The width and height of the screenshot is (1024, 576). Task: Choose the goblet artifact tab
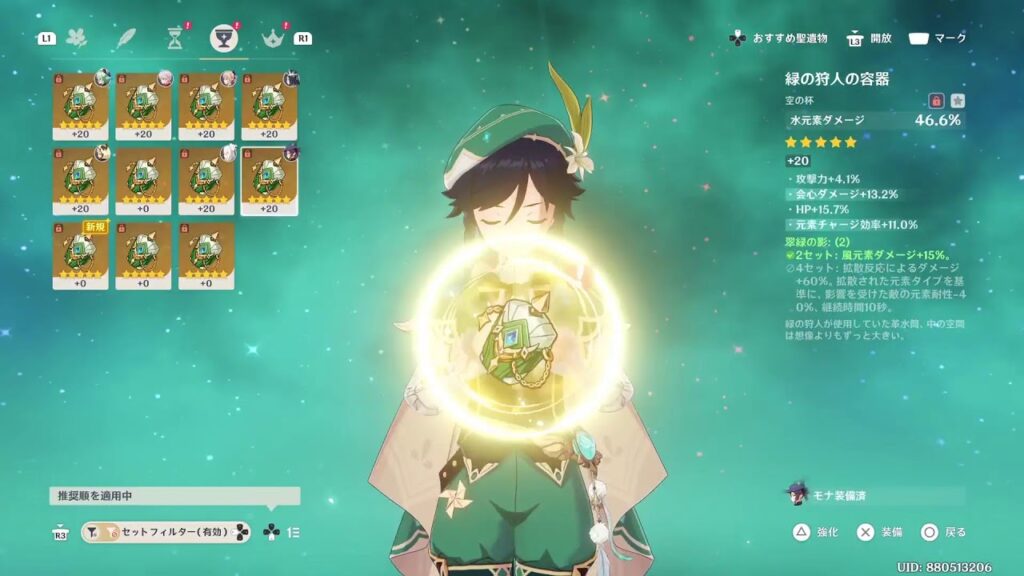tap(223, 39)
